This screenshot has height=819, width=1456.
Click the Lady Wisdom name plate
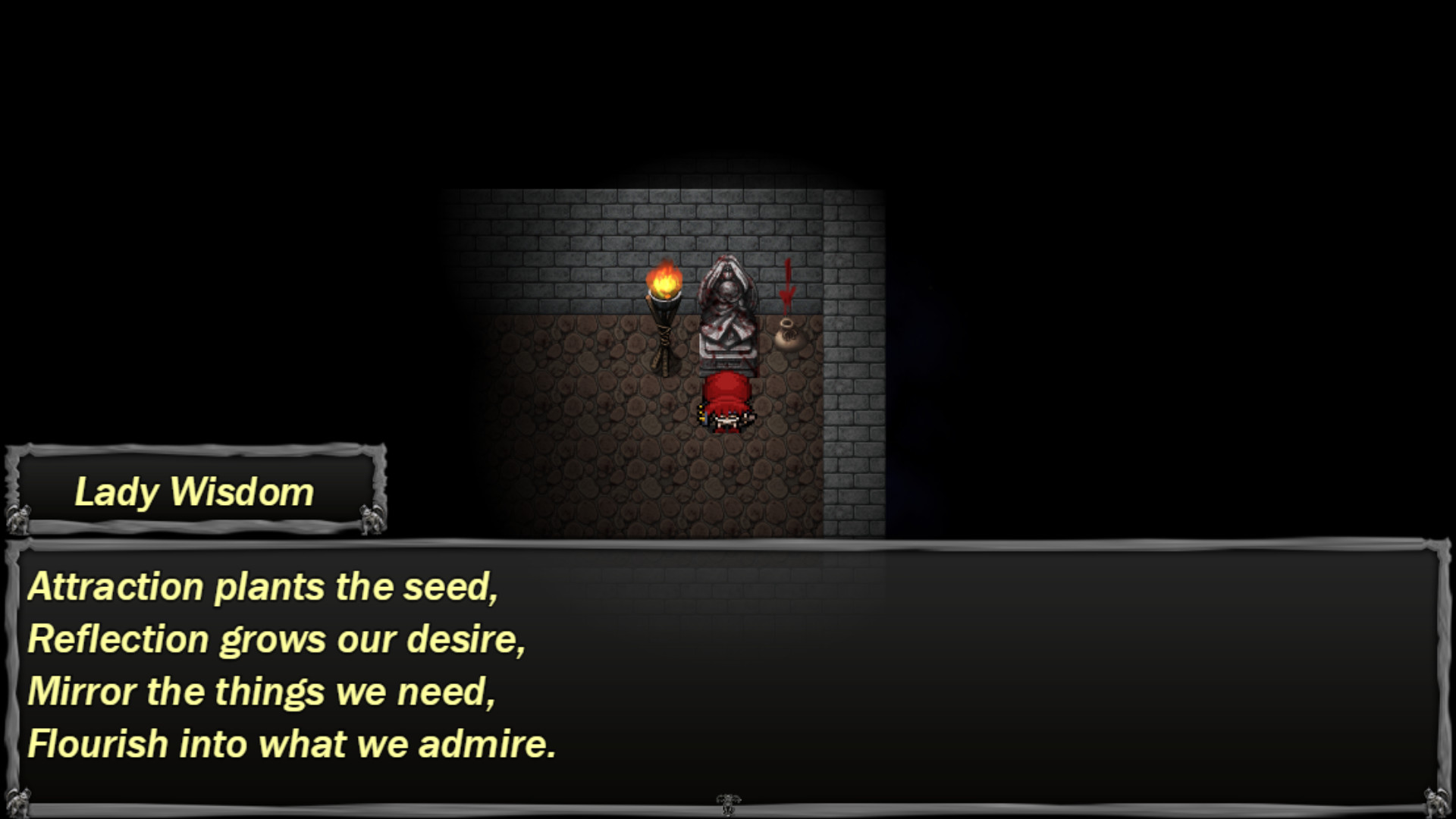[193, 491]
